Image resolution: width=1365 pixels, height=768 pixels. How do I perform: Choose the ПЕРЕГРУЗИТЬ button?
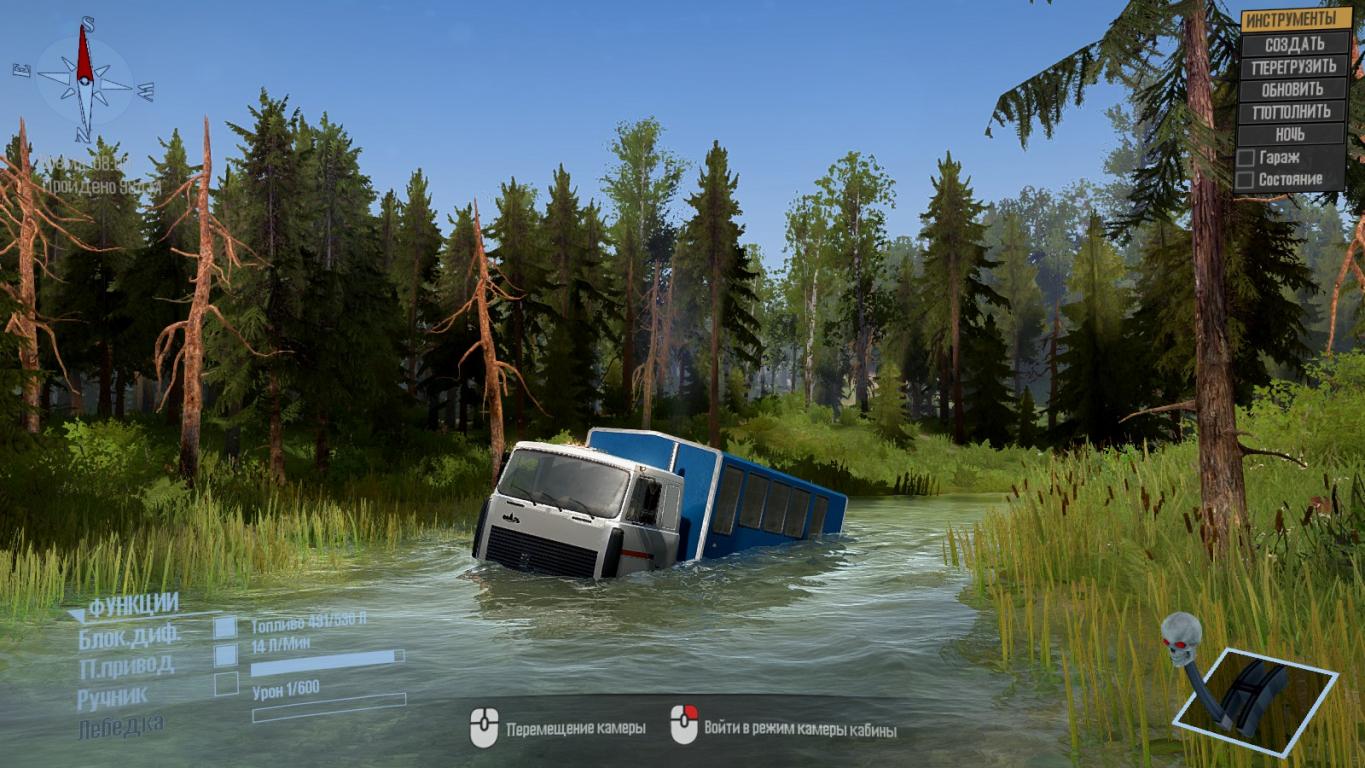tap(1295, 67)
